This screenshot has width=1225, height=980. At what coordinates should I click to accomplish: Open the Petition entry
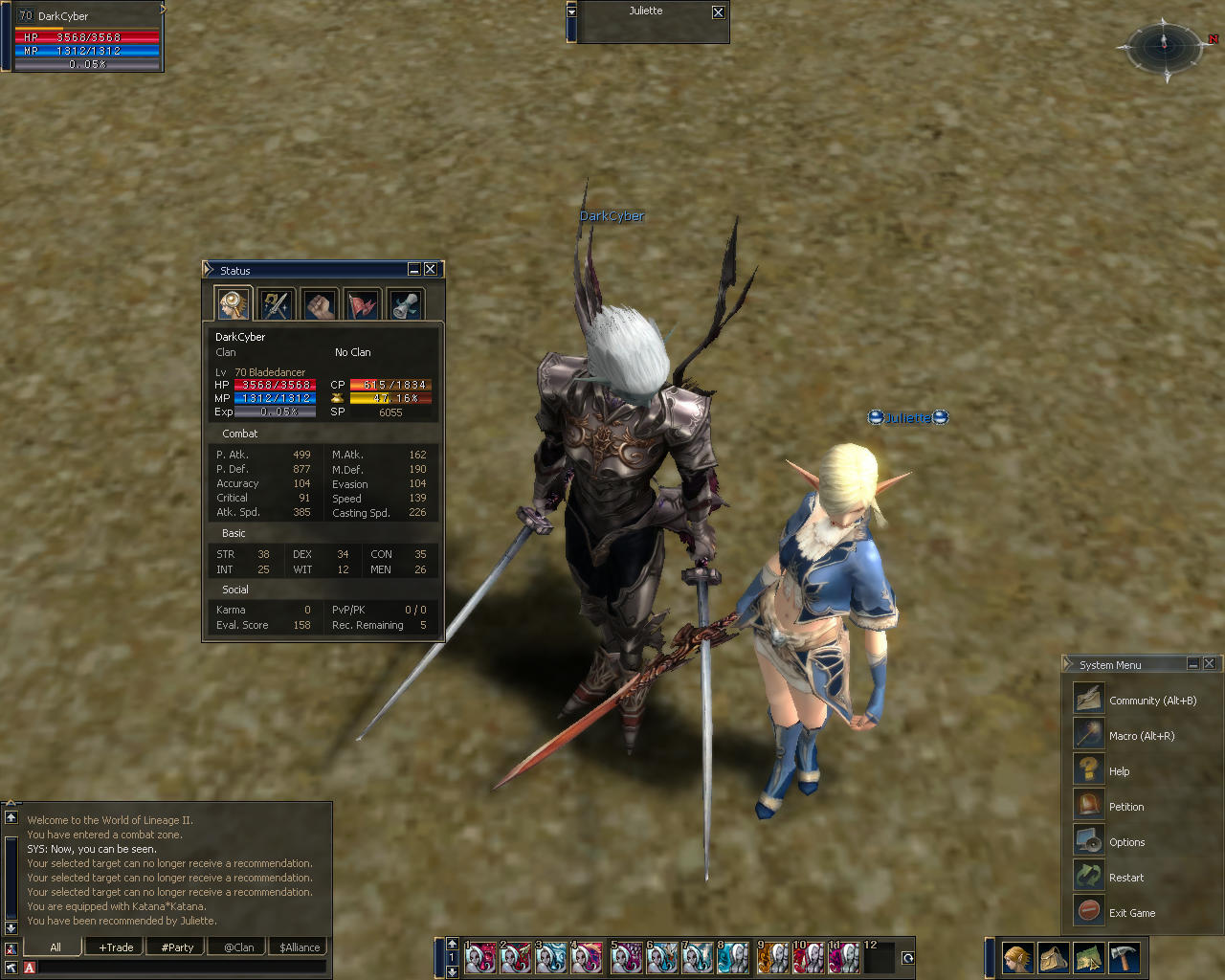[1125, 807]
